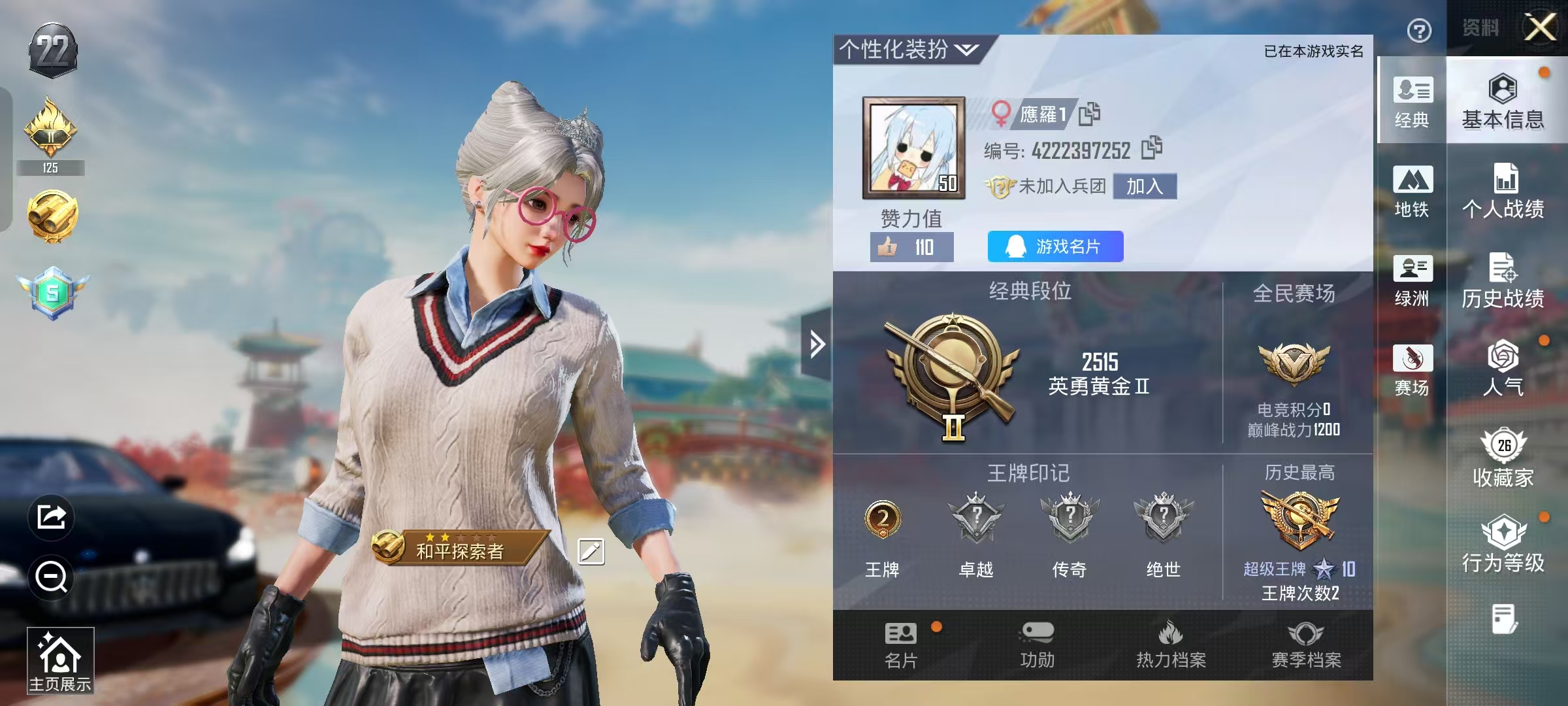Screen dimensions: 1568x706
Task: Edit the 和平探索者 title with pencil icon
Action: (x=591, y=551)
